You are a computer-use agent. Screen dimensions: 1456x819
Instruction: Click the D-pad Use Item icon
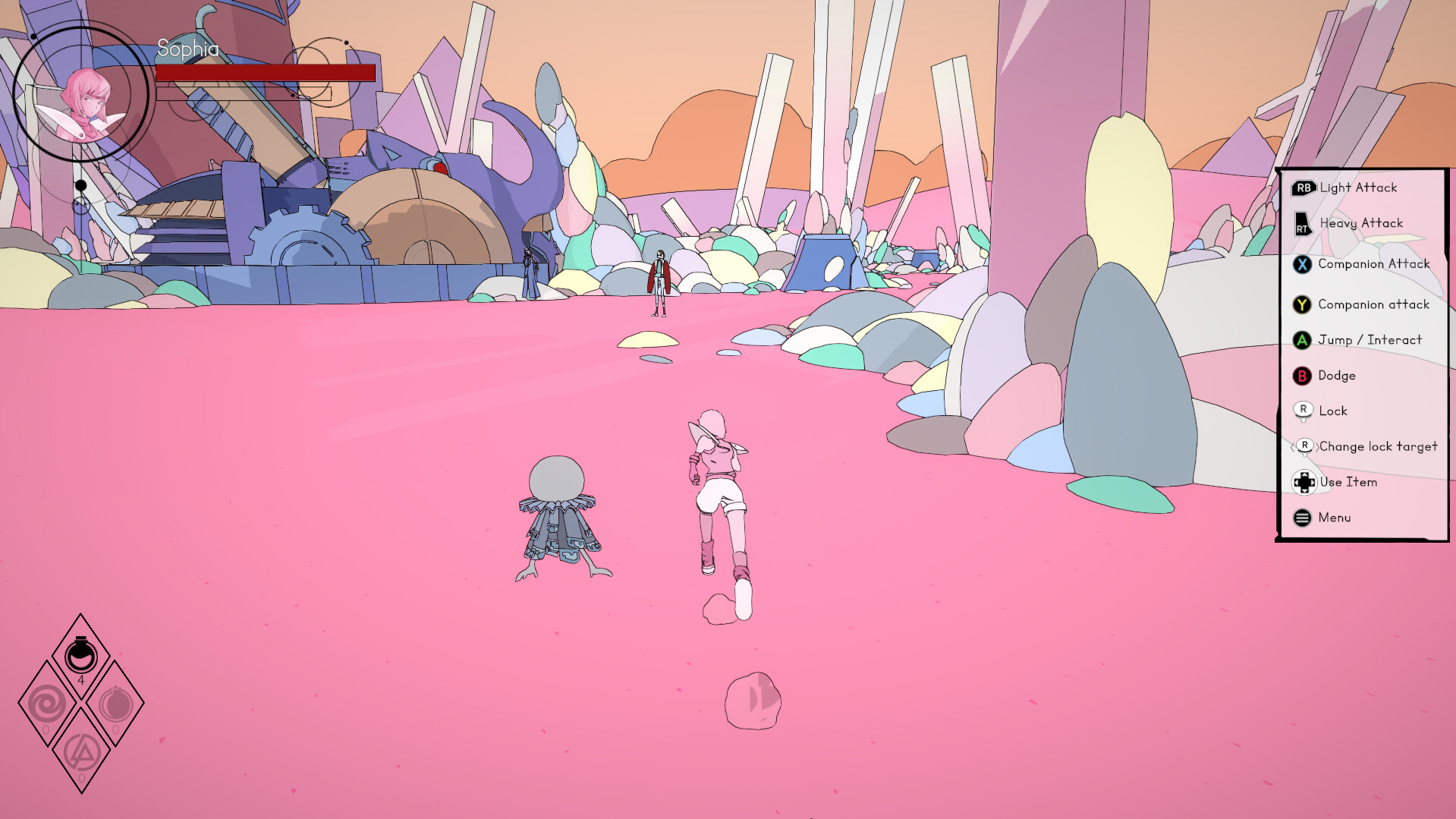click(1304, 482)
